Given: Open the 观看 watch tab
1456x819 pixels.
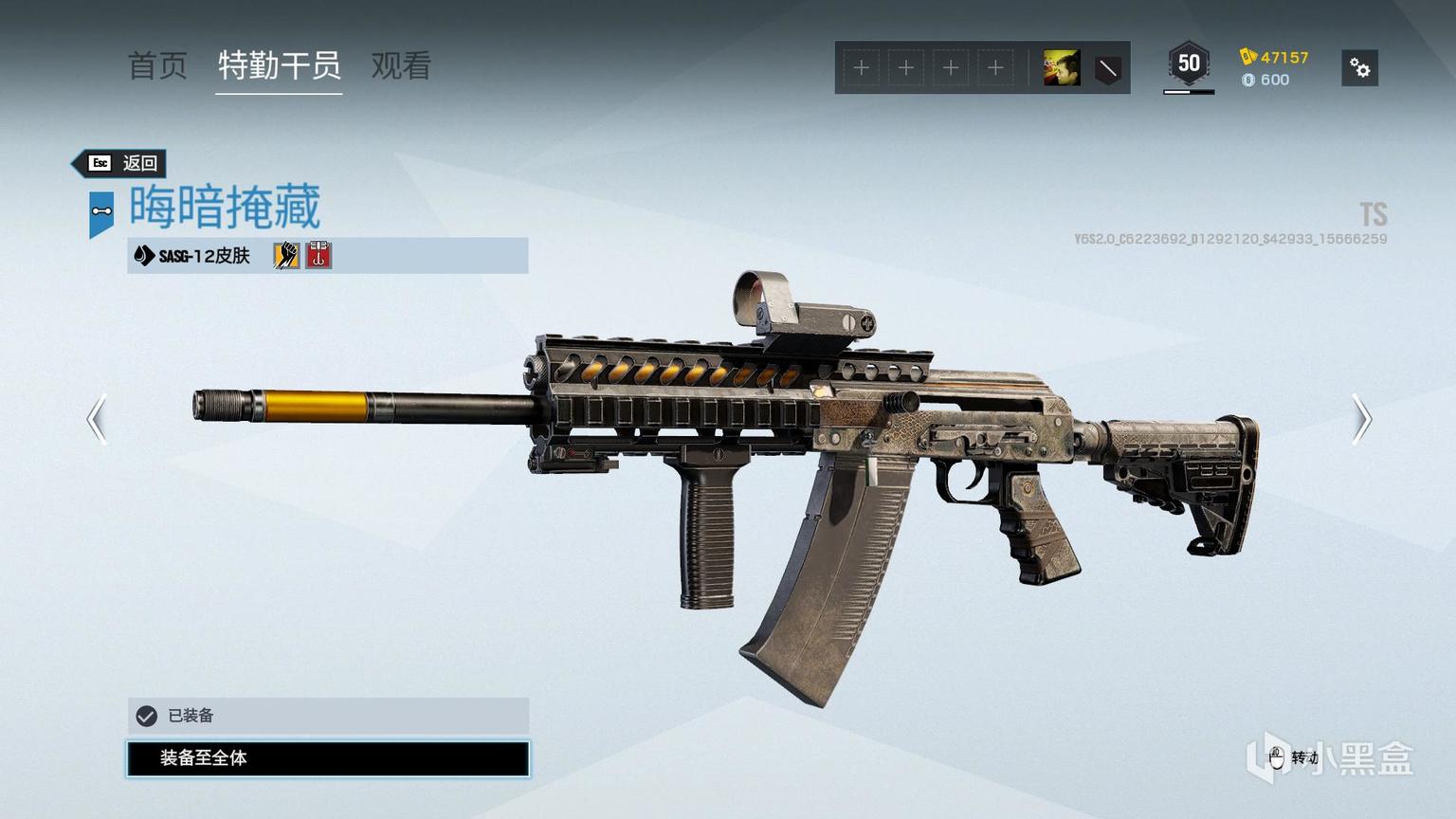Looking at the screenshot, I should 401,66.
